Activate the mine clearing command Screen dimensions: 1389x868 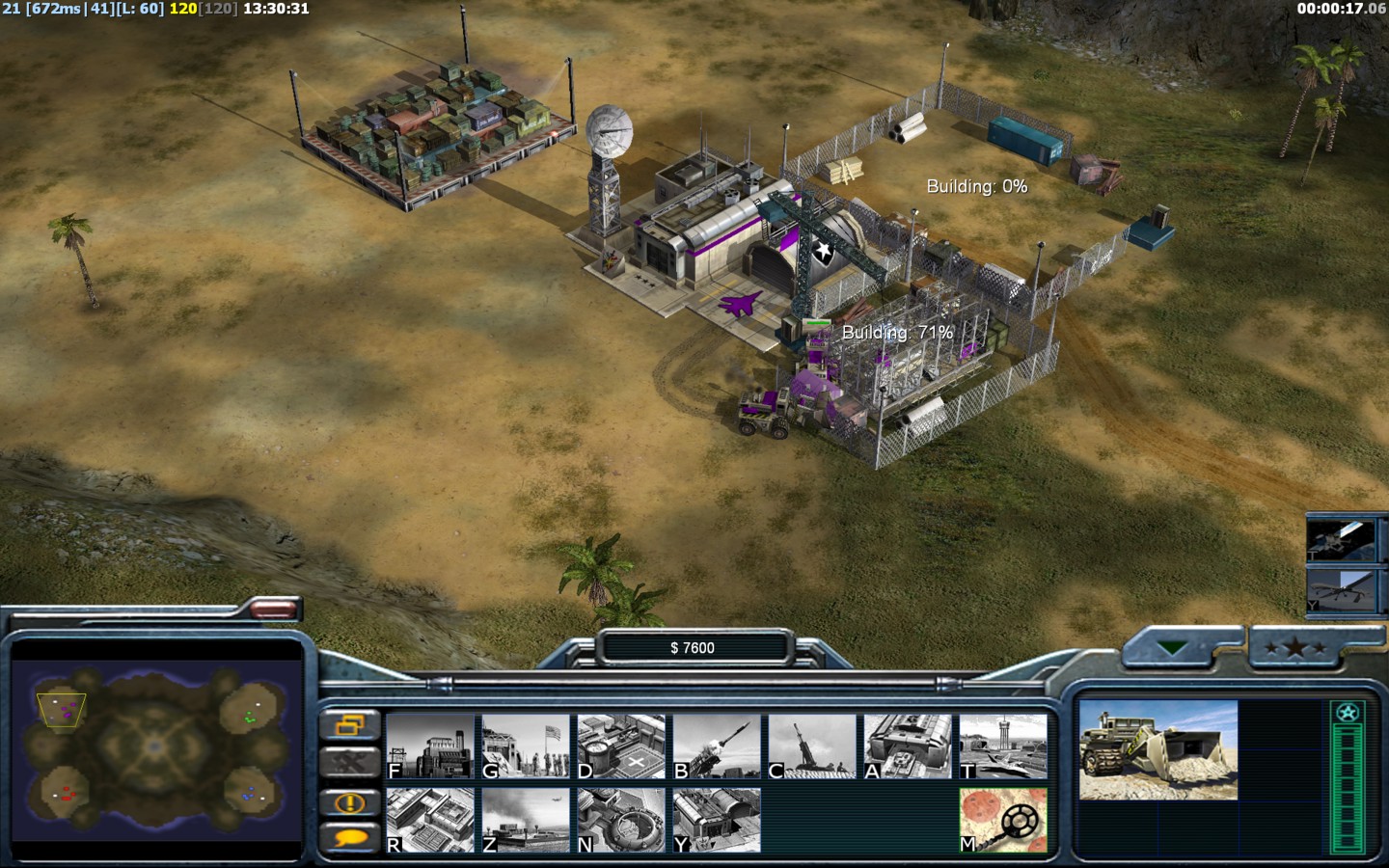coord(1003,821)
